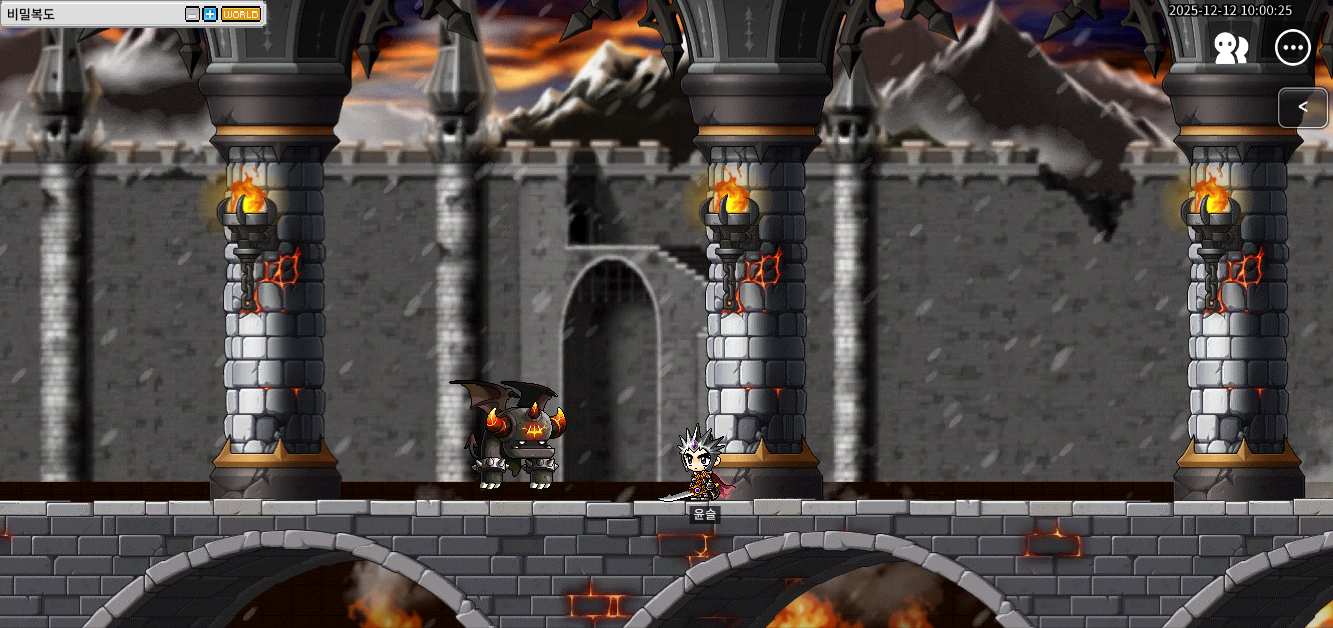The height and width of the screenshot is (628, 1333).
Task: Open the world map via the WORLD button
Action: [240, 14]
